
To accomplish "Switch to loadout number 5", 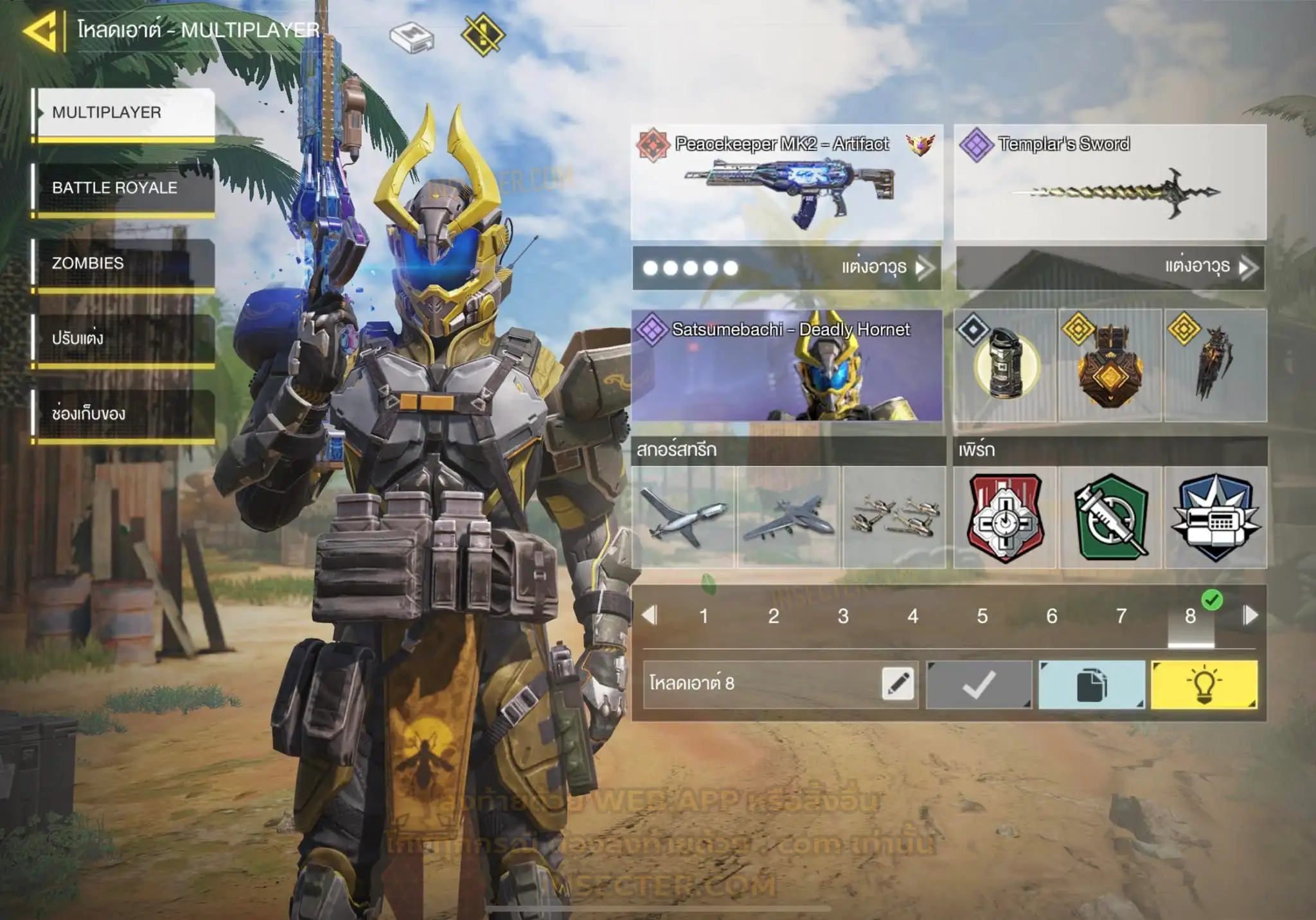I will pyautogui.click(x=982, y=616).
